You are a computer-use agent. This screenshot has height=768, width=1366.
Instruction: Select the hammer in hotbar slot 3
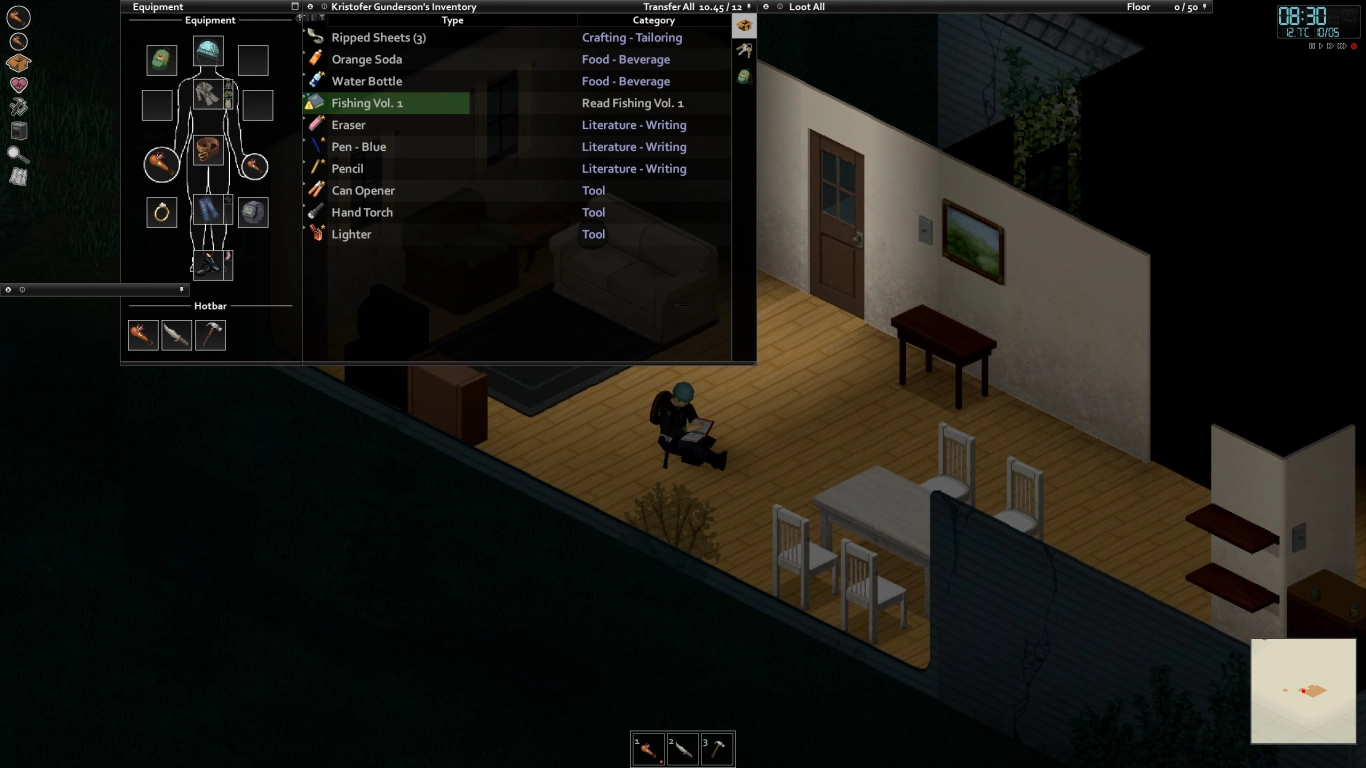coord(717,748)
